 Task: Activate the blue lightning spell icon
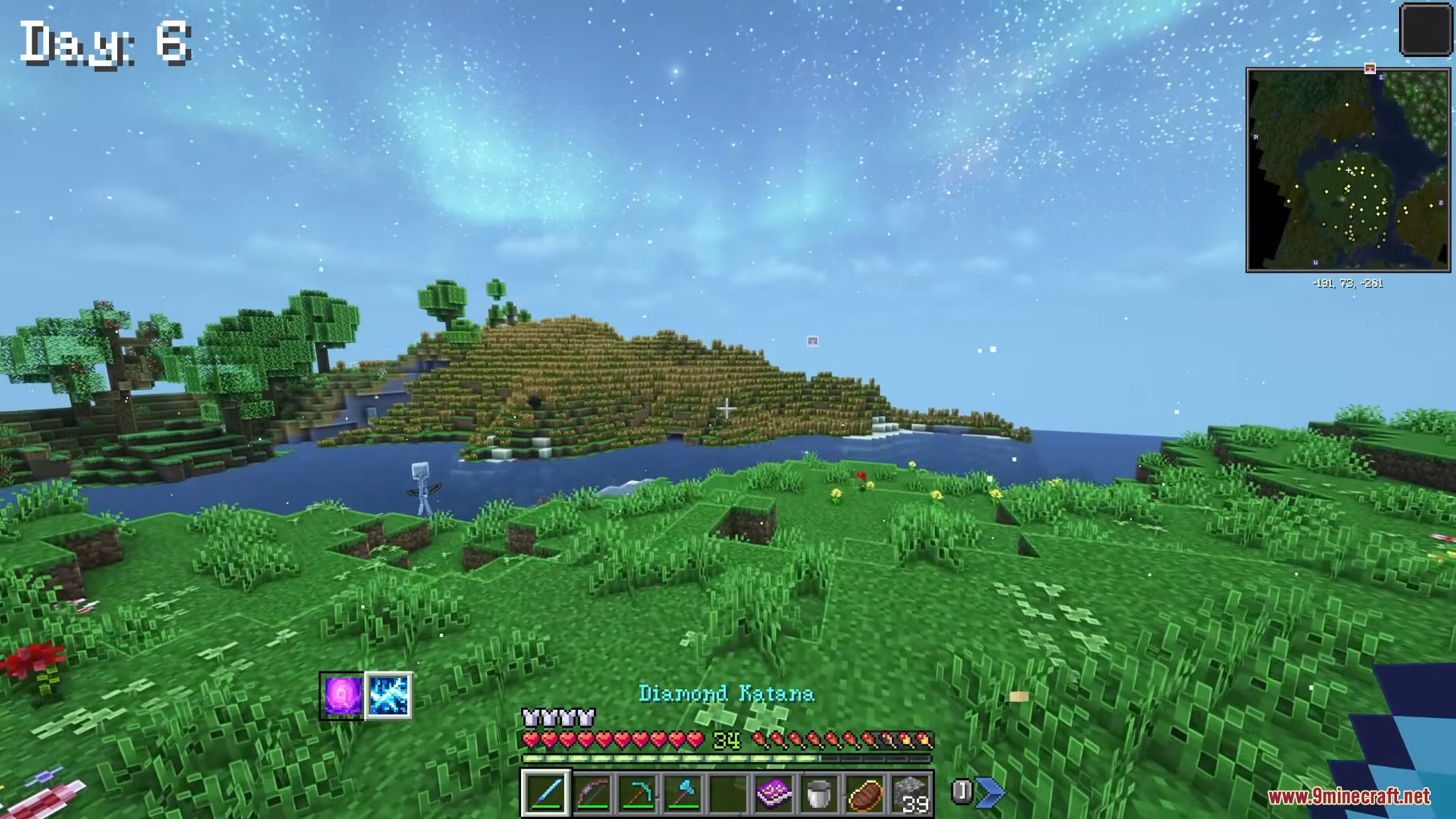388,695
